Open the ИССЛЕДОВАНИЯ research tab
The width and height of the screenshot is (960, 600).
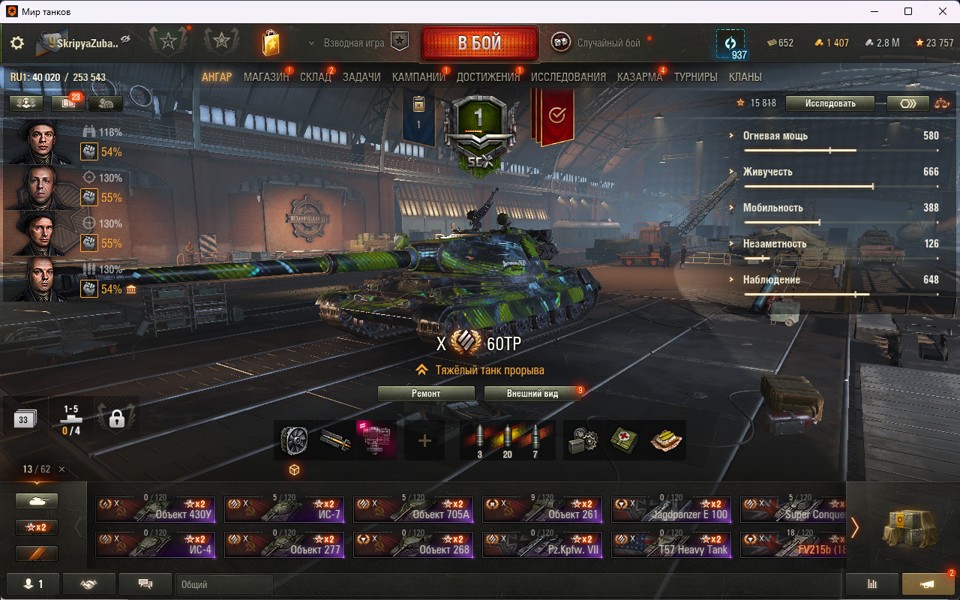pos(568,77)
